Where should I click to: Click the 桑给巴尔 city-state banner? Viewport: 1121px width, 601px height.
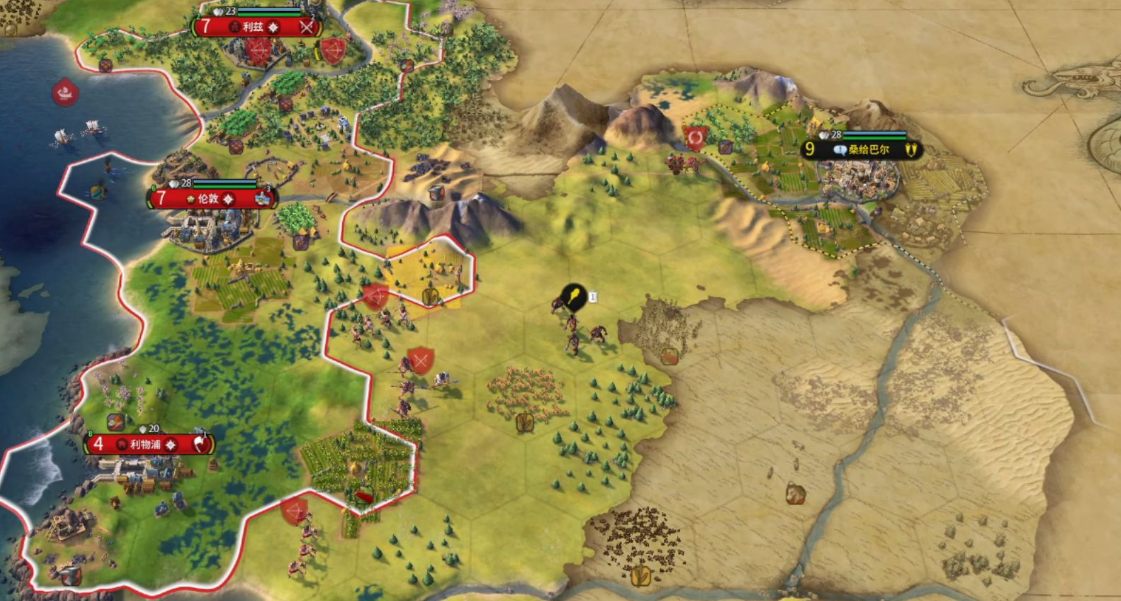pyautogui.click(x=861, y=150)
